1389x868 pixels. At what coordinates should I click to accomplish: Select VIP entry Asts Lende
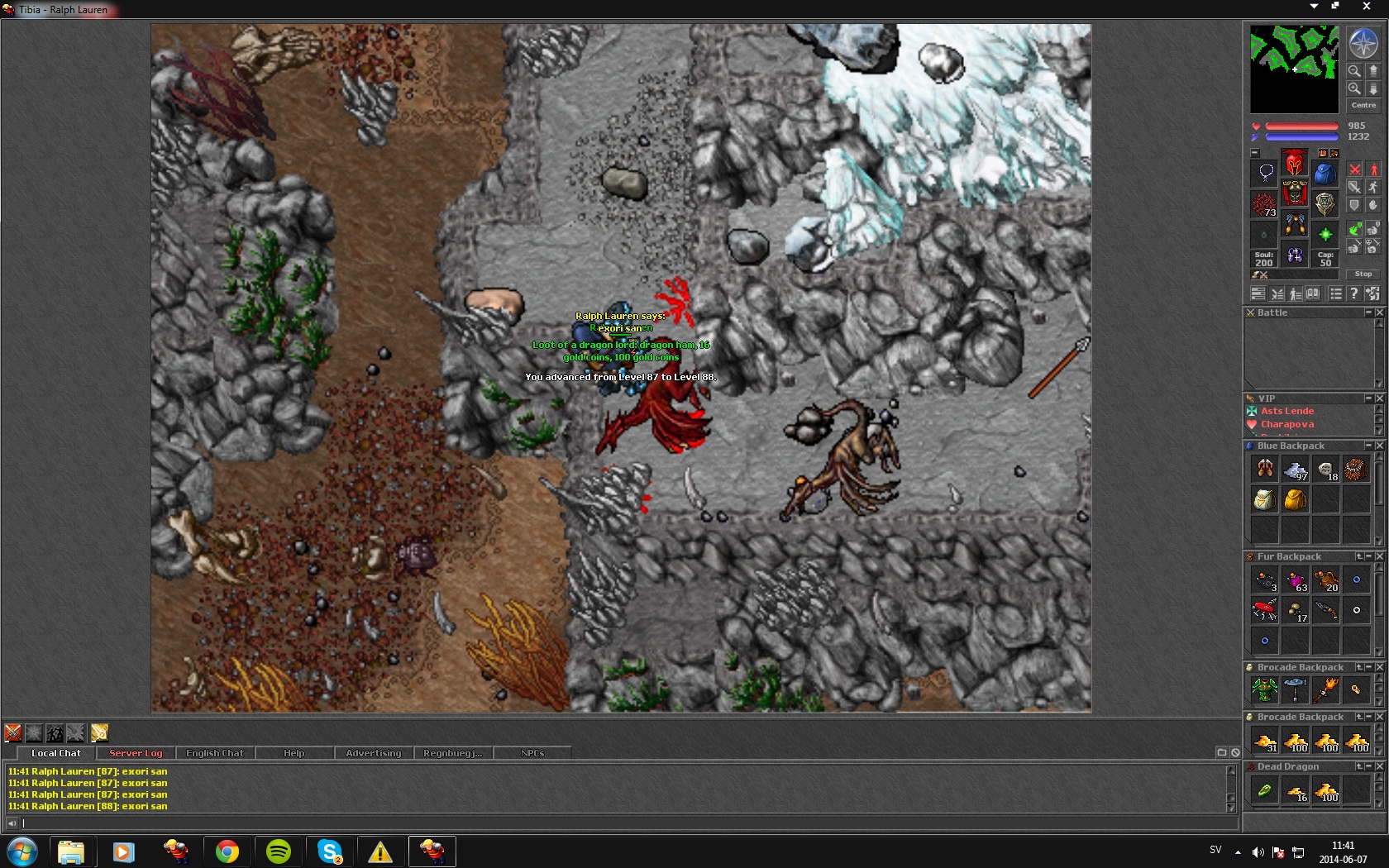point(1287,411)
